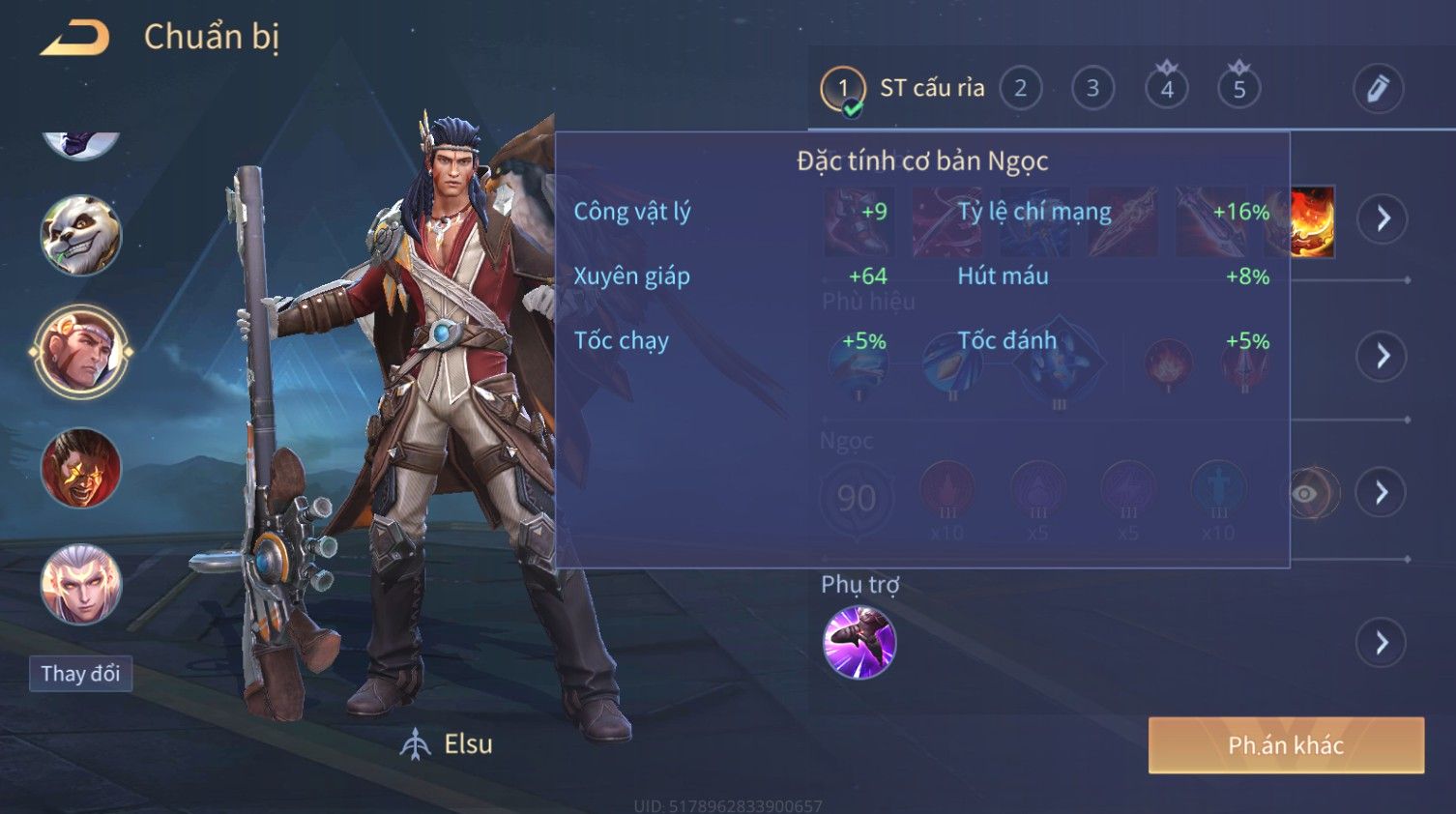Click the Thay đổi change hero button
Screen dimensions: 1456x814
click(x=80, y=674)
